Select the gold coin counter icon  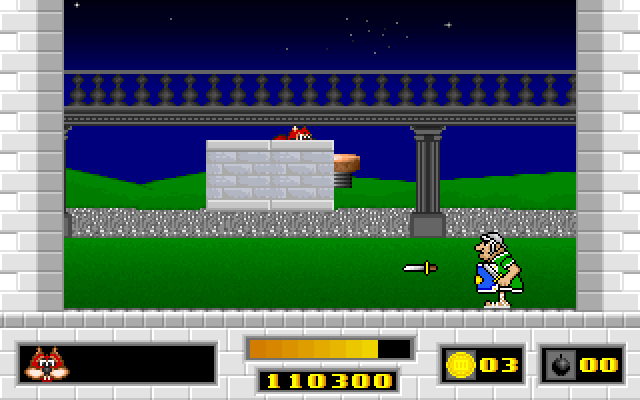pos(460,364)
